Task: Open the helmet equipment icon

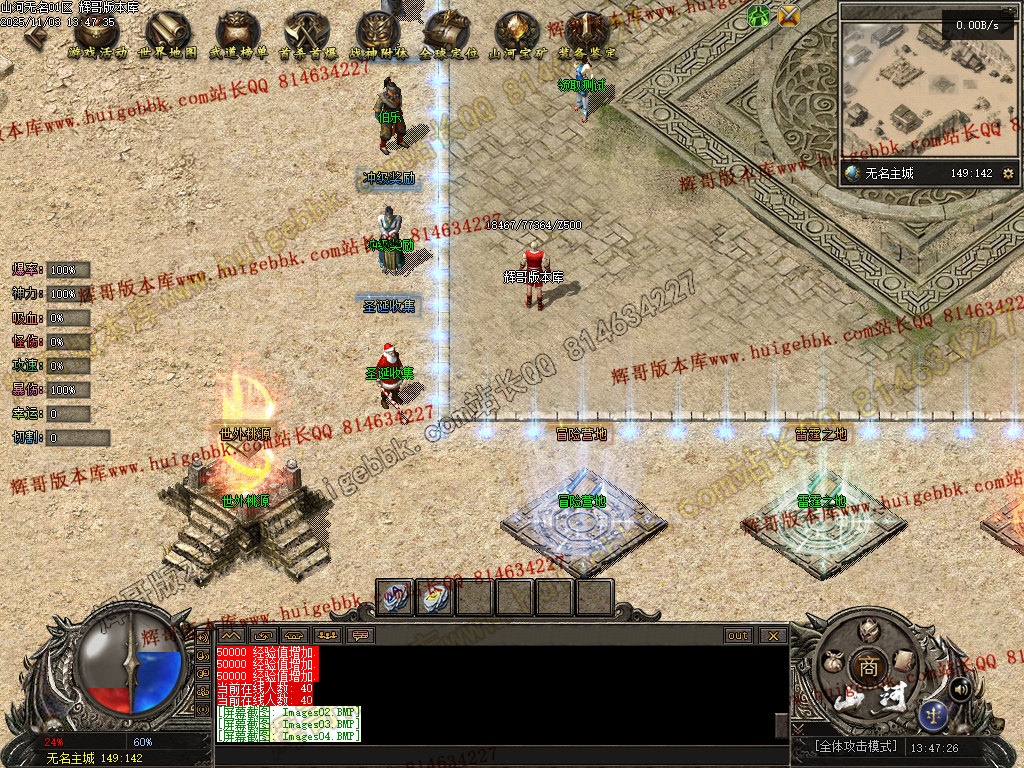Action: tap(866, 628)
